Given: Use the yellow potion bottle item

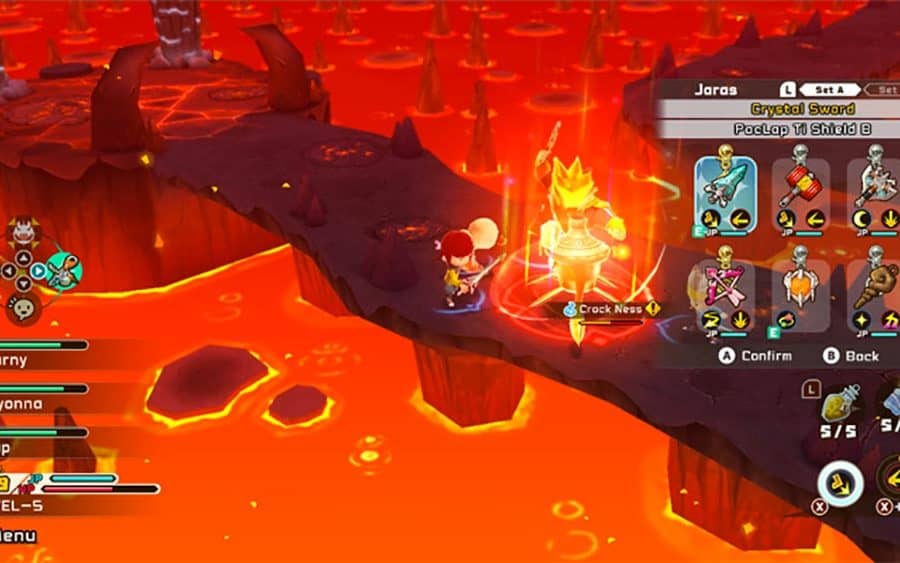Looking at the screenshot, I should pos(836,406).
